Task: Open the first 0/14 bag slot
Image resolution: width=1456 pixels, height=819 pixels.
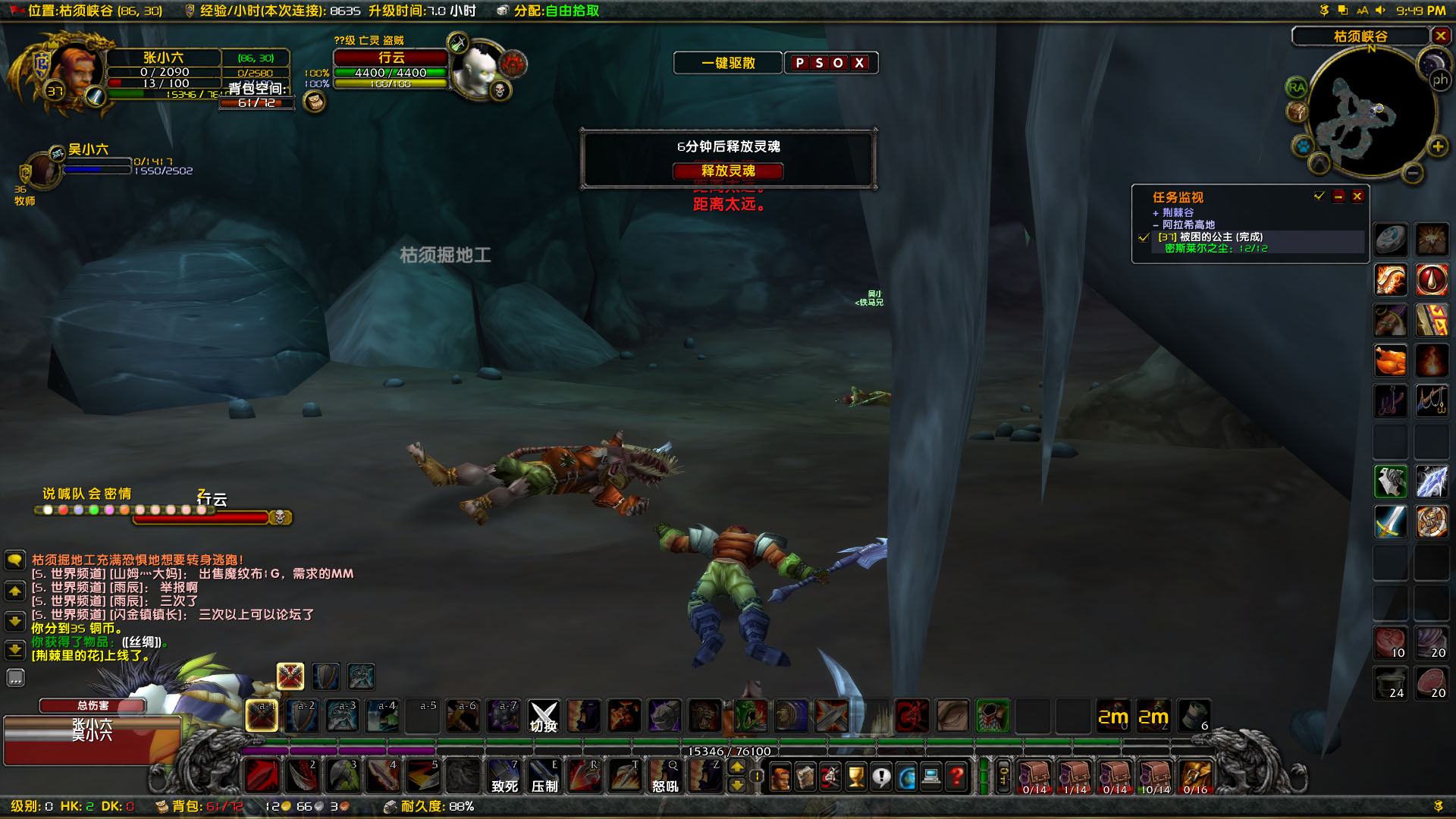Action: click(1035, 777)
